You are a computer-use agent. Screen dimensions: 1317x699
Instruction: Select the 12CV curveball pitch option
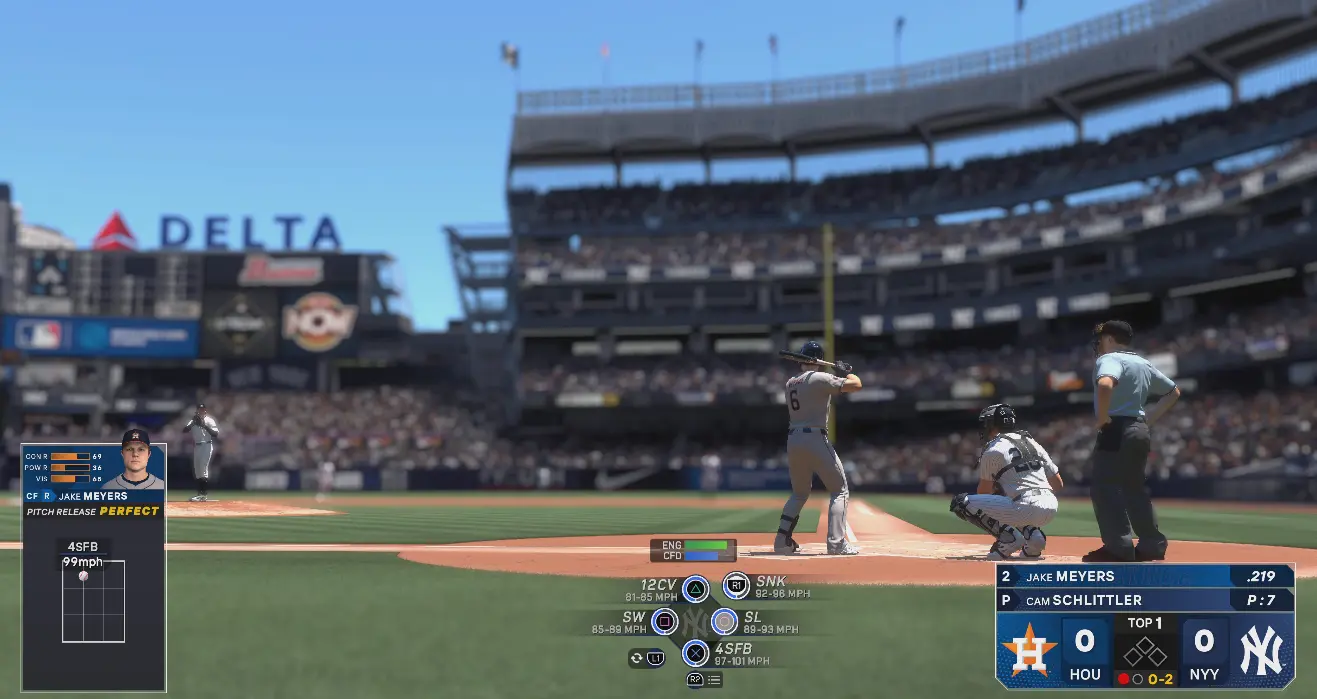tap(696, 588)
